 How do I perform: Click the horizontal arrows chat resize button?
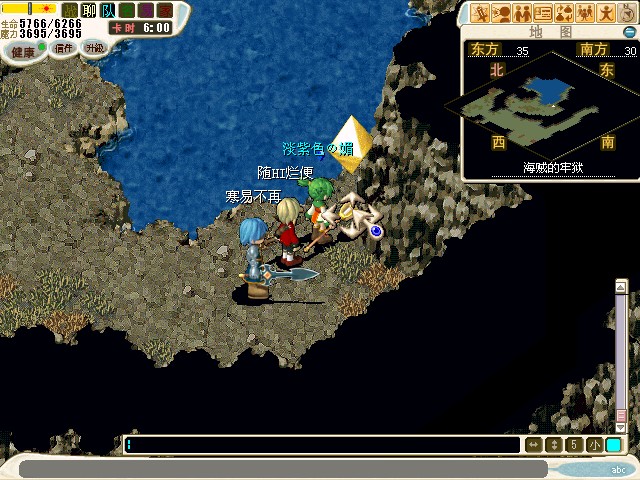(534, 445)
